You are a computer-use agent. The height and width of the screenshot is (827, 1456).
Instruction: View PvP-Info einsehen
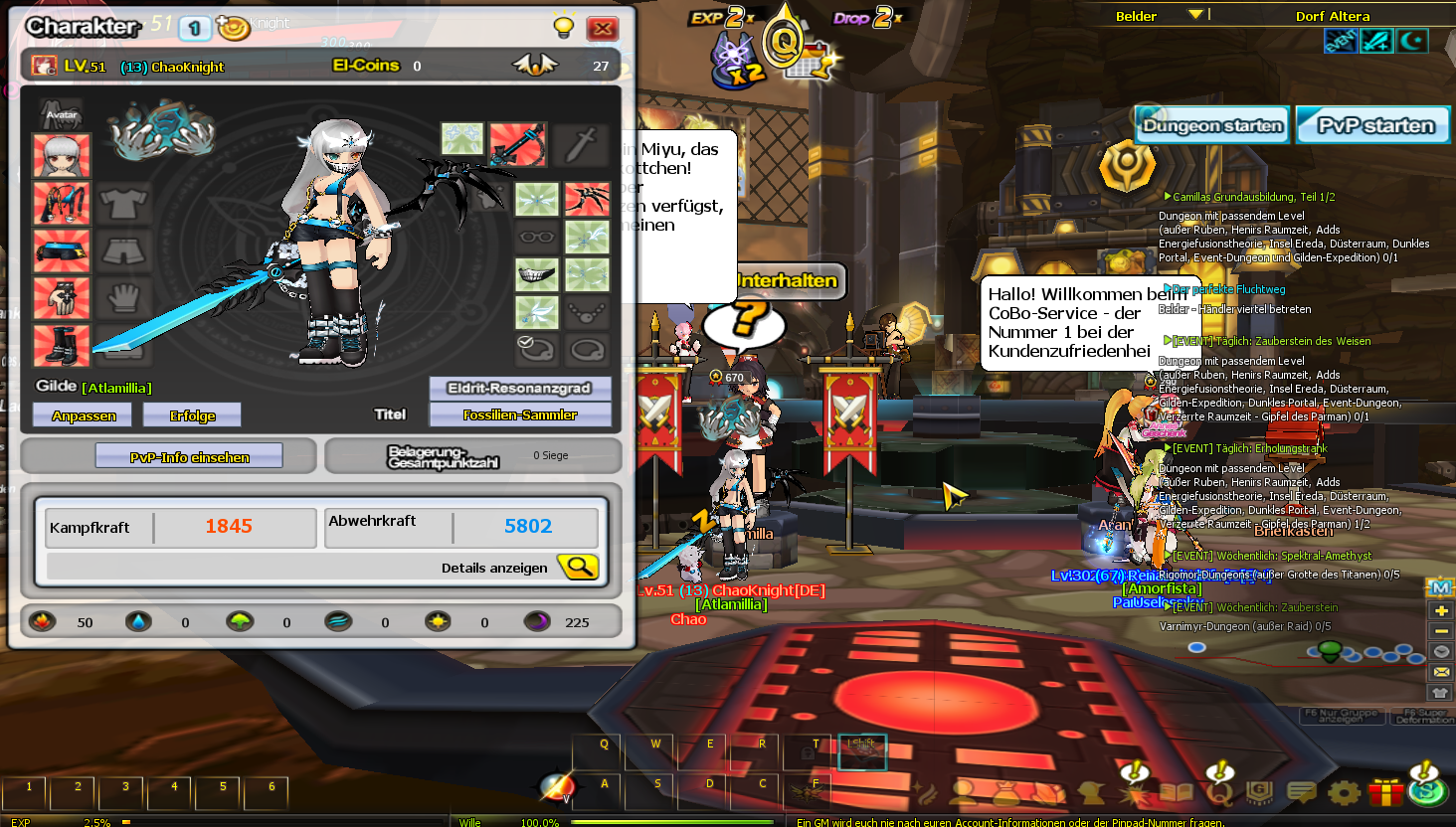[189, 457]
